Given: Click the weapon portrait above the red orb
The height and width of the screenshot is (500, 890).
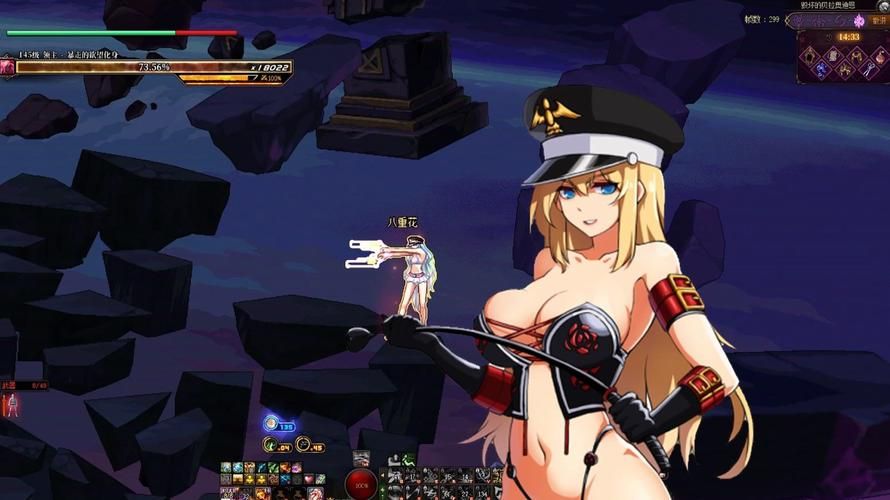Looking at the screenshot, I should point(361,458).
